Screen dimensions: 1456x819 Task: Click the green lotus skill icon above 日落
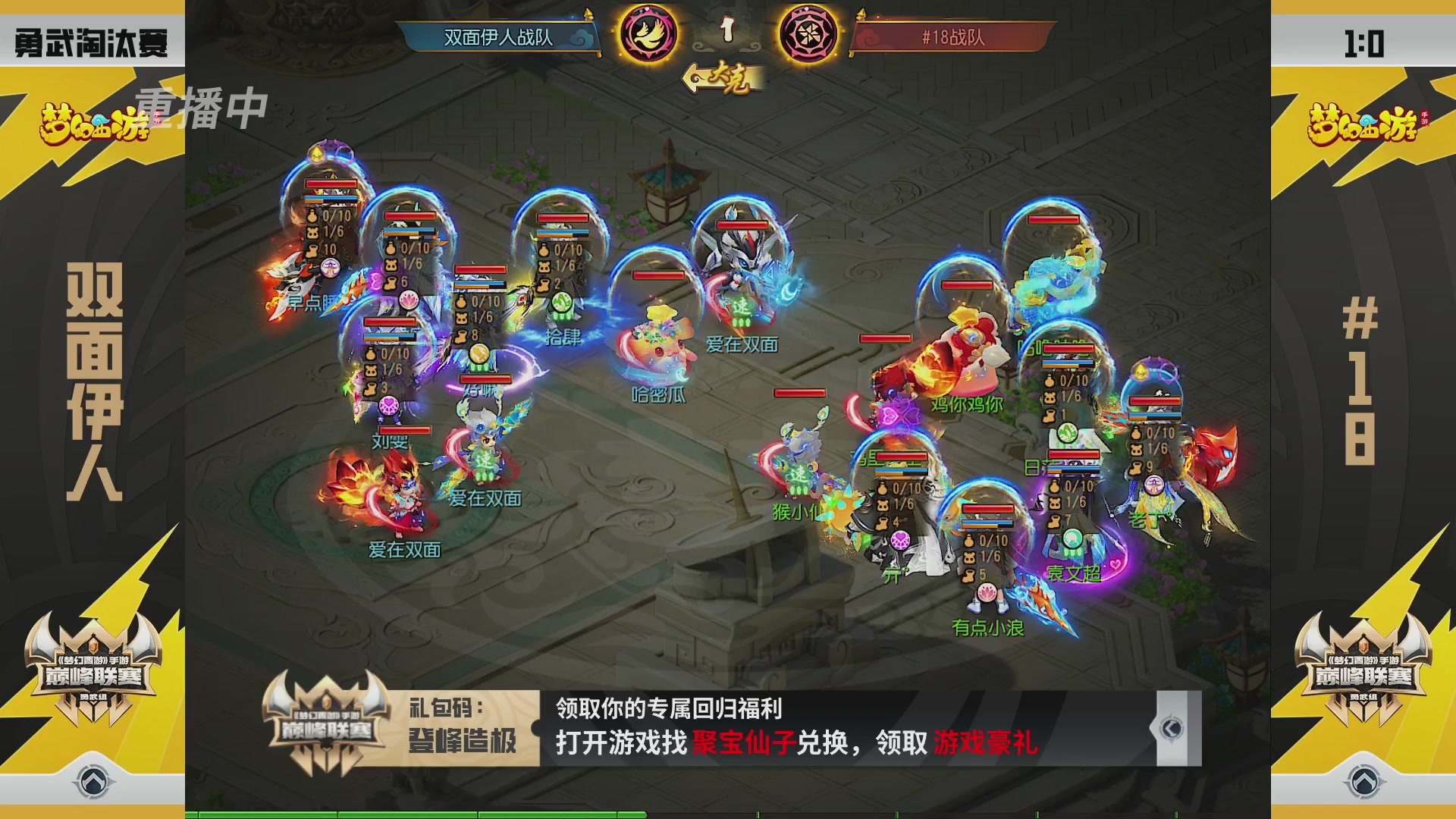pos(1068,434)
